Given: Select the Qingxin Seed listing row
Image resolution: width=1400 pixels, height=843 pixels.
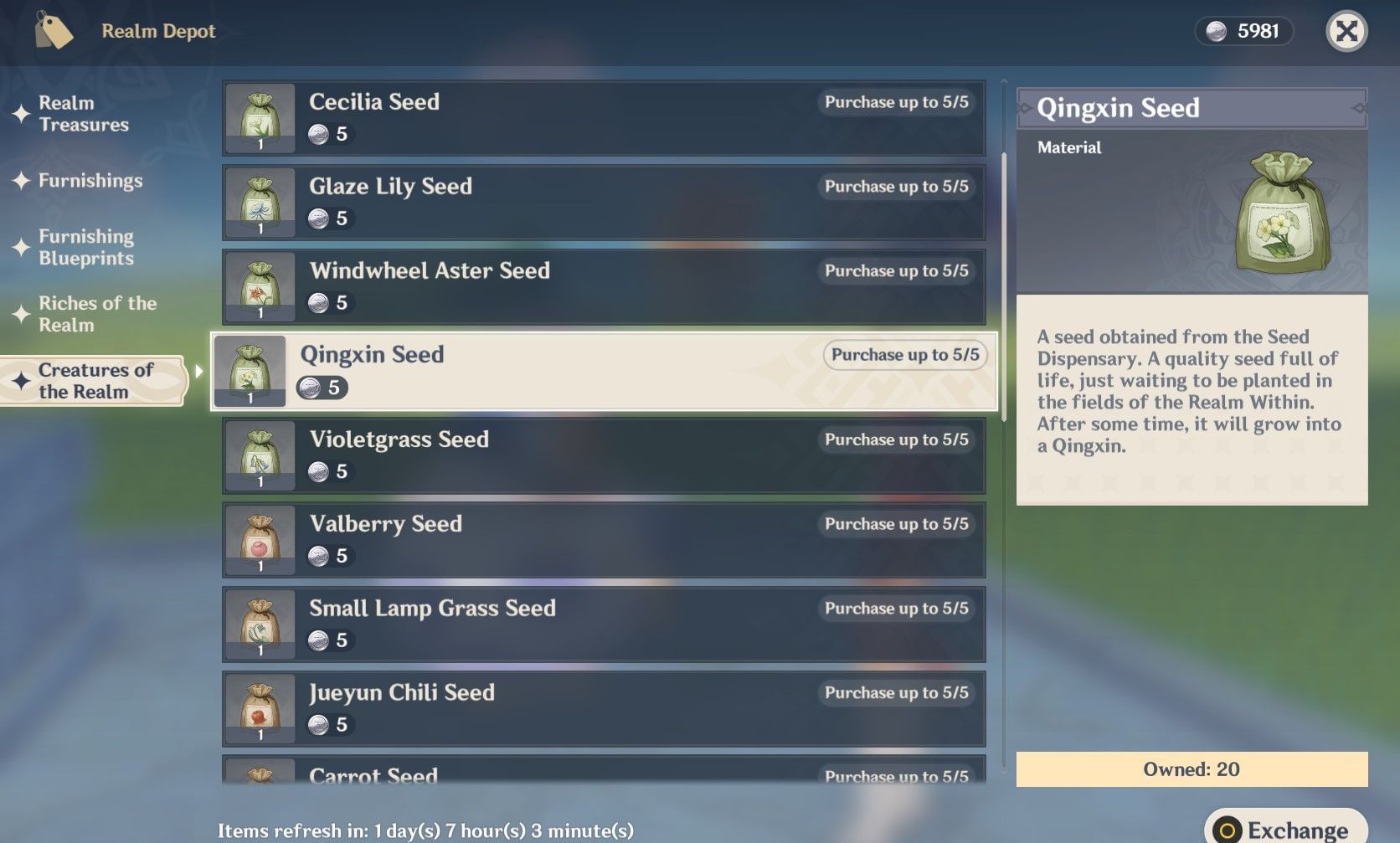Looking at the screenshot, I should [603, 371].
